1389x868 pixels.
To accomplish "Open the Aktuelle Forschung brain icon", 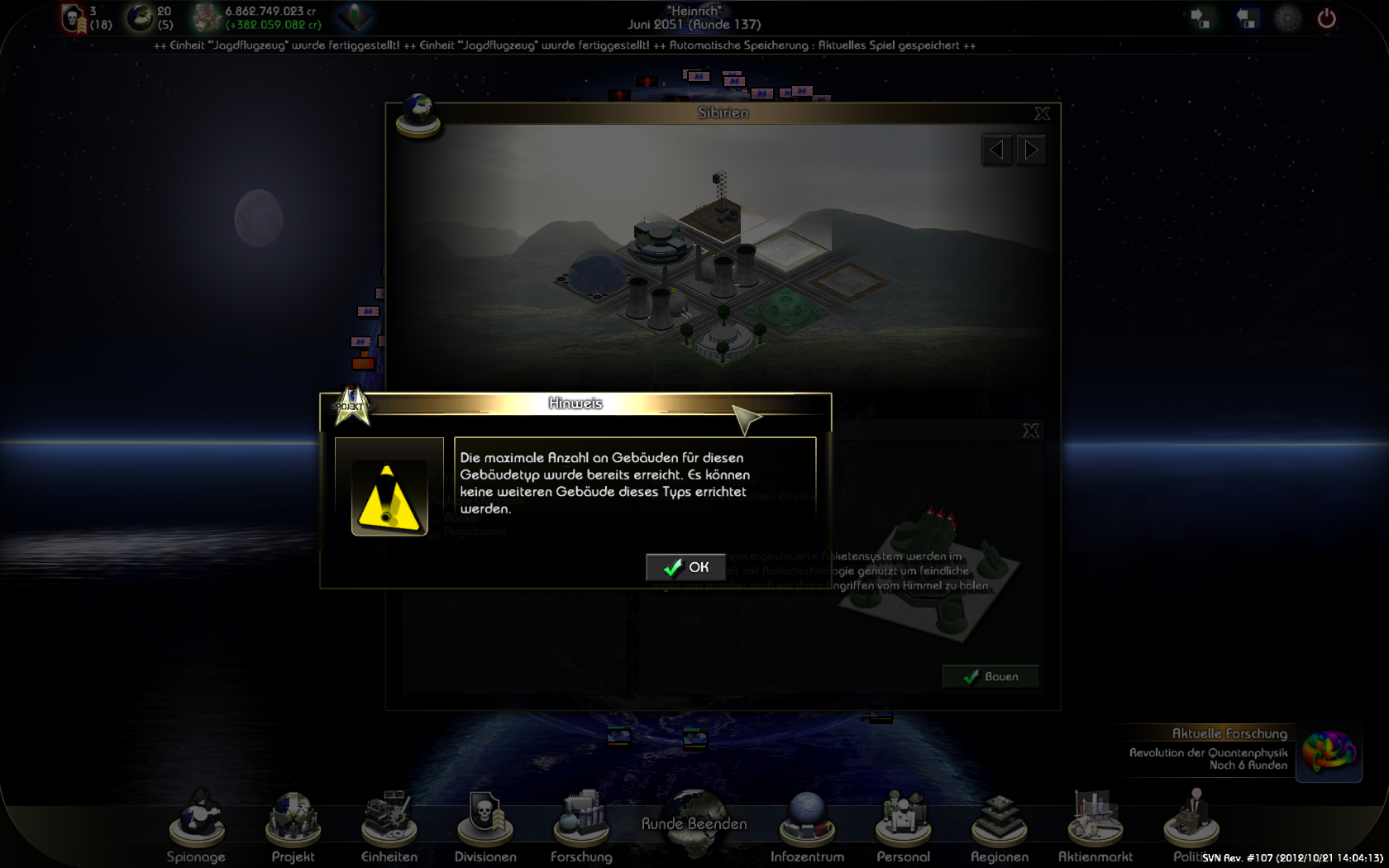I will pos(1329,752).
